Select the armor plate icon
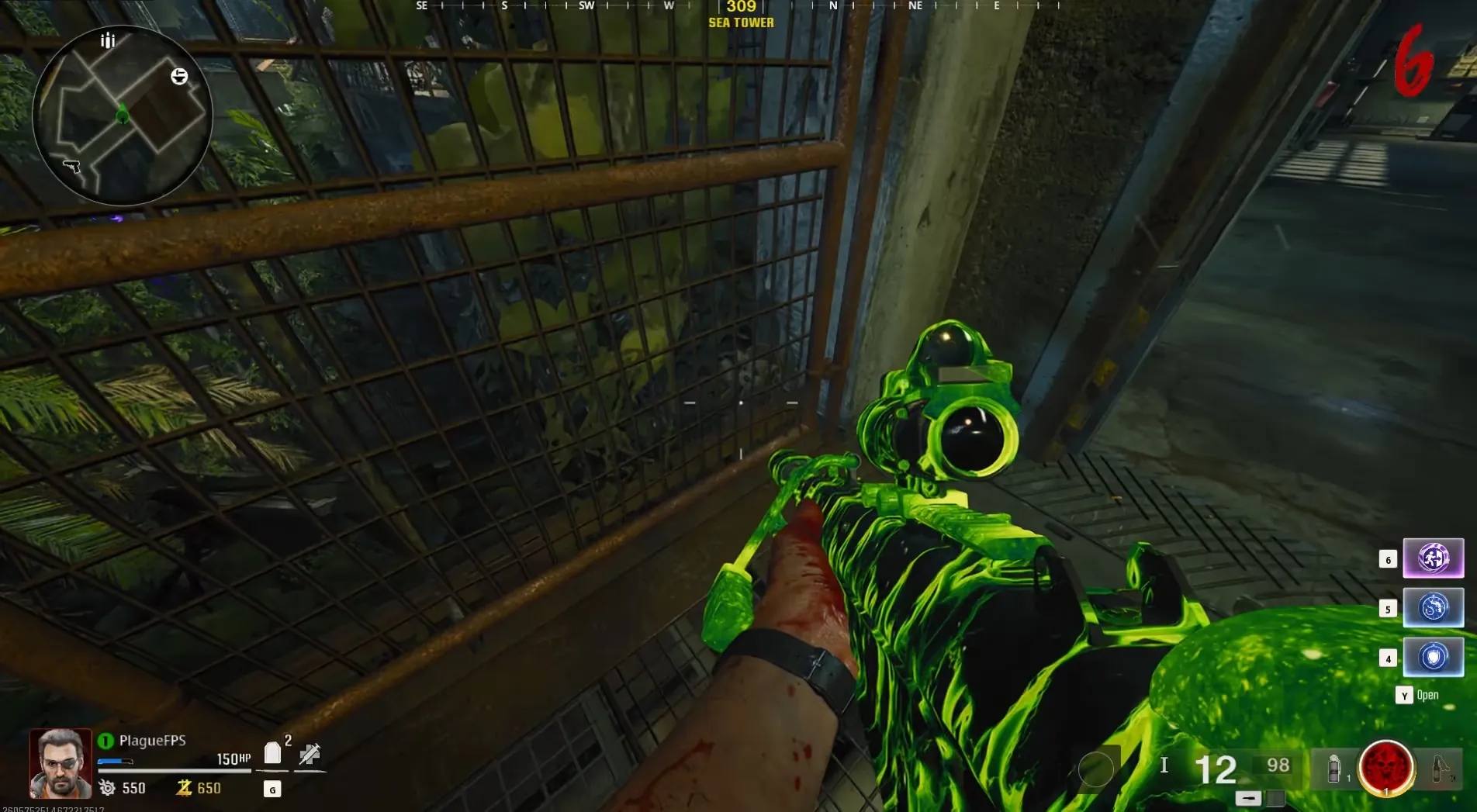 (x=272, y=753)
